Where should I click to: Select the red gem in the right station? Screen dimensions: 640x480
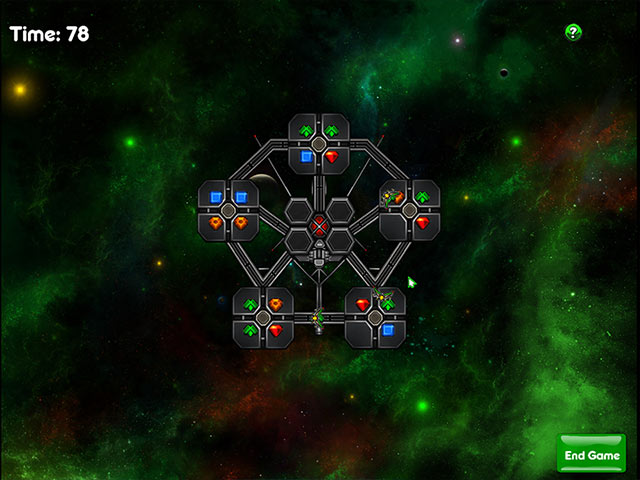(x=422, y=222)
